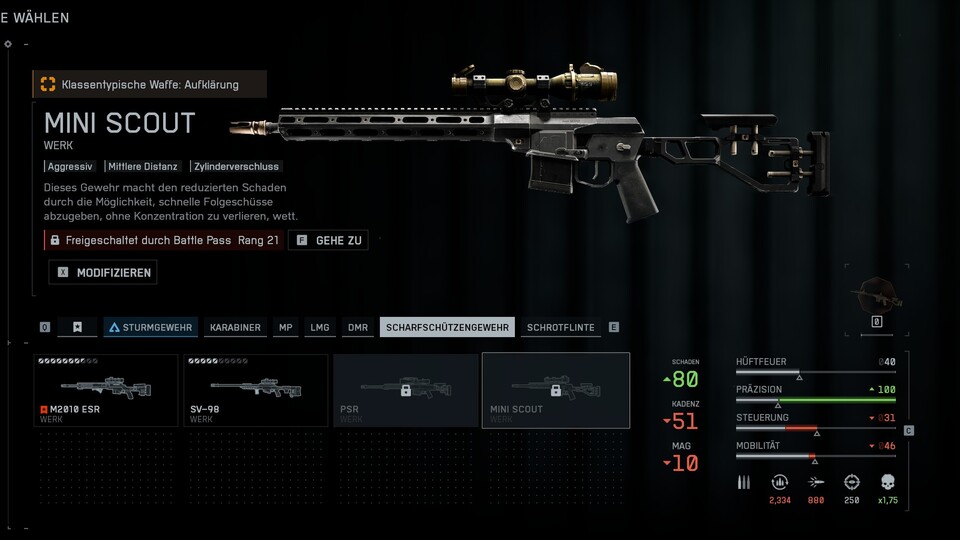Switch to the Sturmgewehr category tab
The width and height of the screenshot is (960, 540).
coord(150,327)
